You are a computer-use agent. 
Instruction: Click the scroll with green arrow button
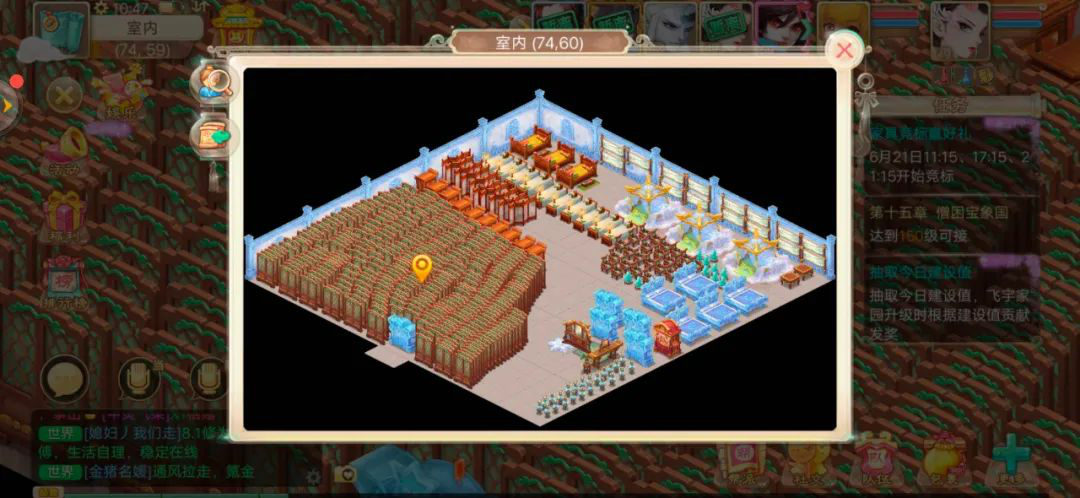click(x=212, y=136)
